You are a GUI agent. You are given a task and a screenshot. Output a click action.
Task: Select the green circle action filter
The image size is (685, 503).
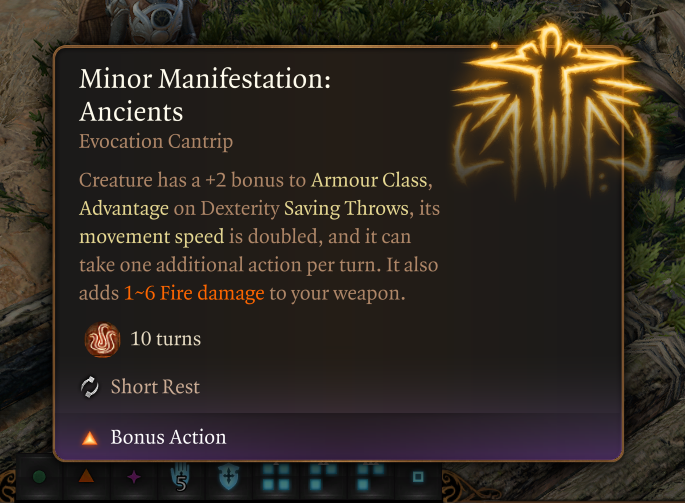coord(40,479)
